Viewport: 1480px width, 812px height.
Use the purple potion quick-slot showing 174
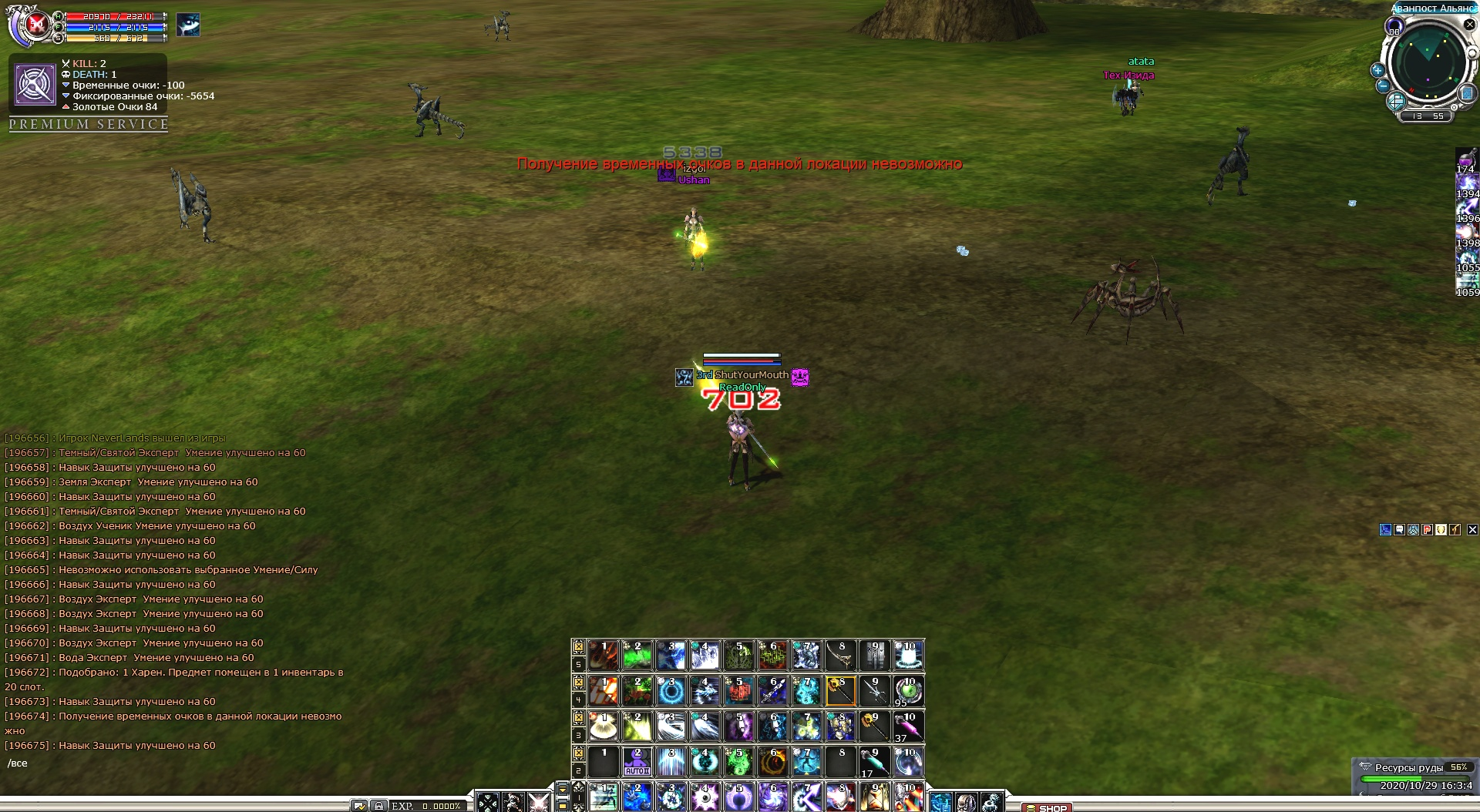pos(1465,160)
